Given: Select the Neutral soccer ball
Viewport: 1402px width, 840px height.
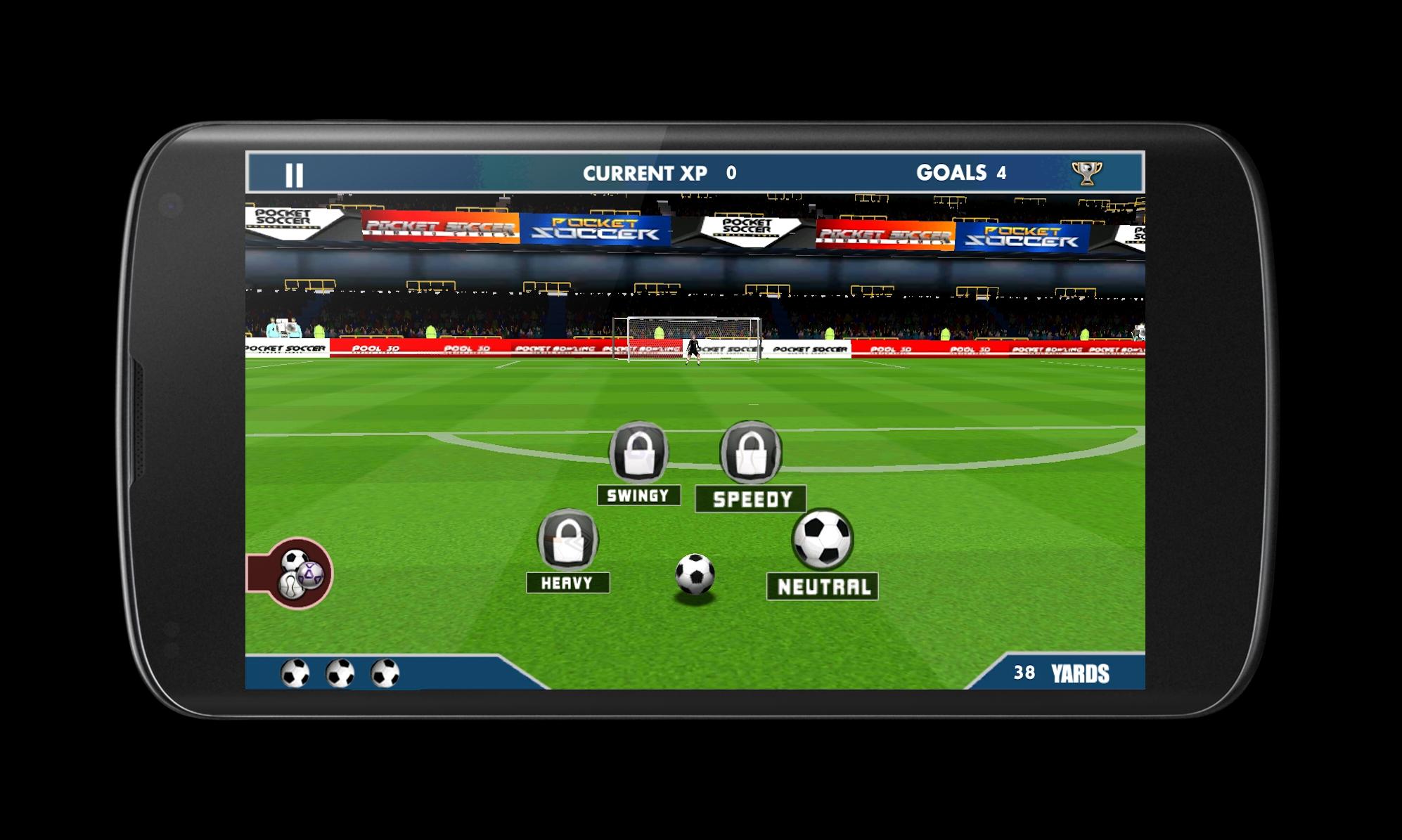Looking at the screenshot, I should [x=822, y=539].
